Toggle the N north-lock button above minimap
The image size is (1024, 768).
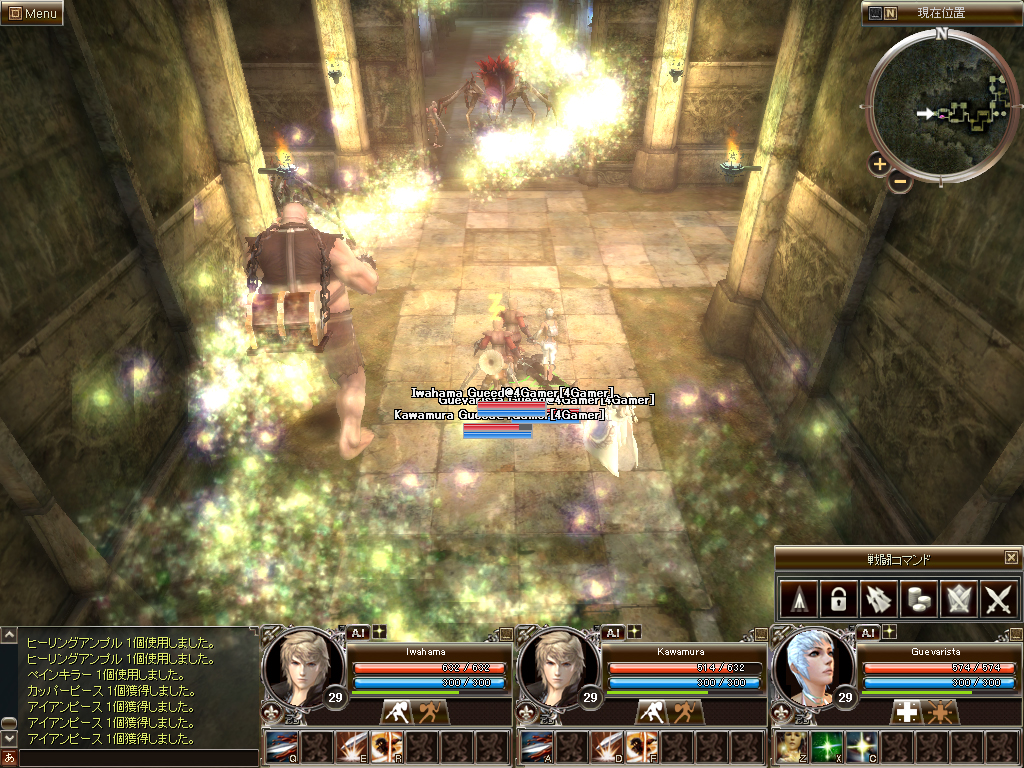(x=890, y=14)
